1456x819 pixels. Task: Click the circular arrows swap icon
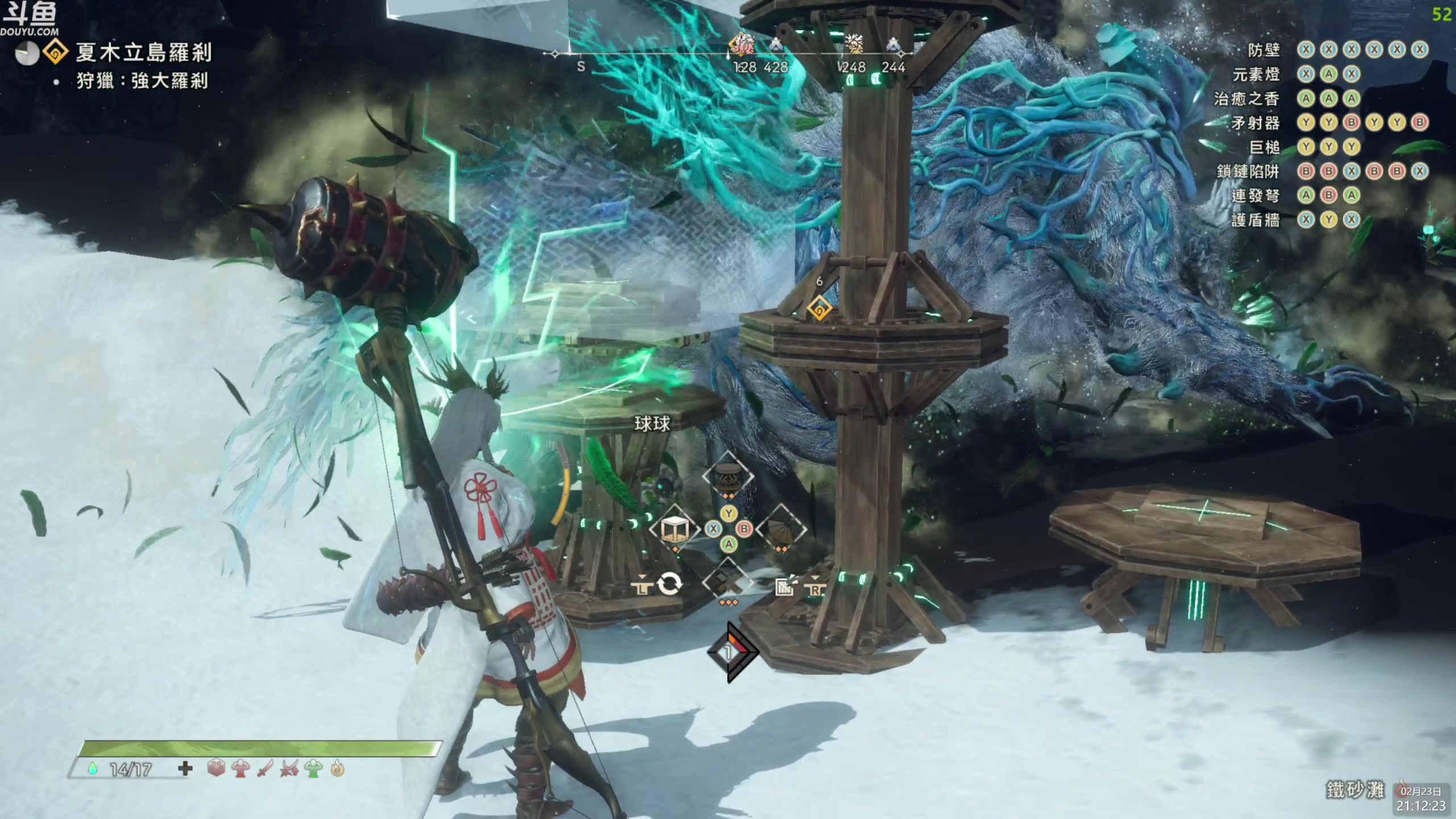pyautogui.click(x=669, y=584)
